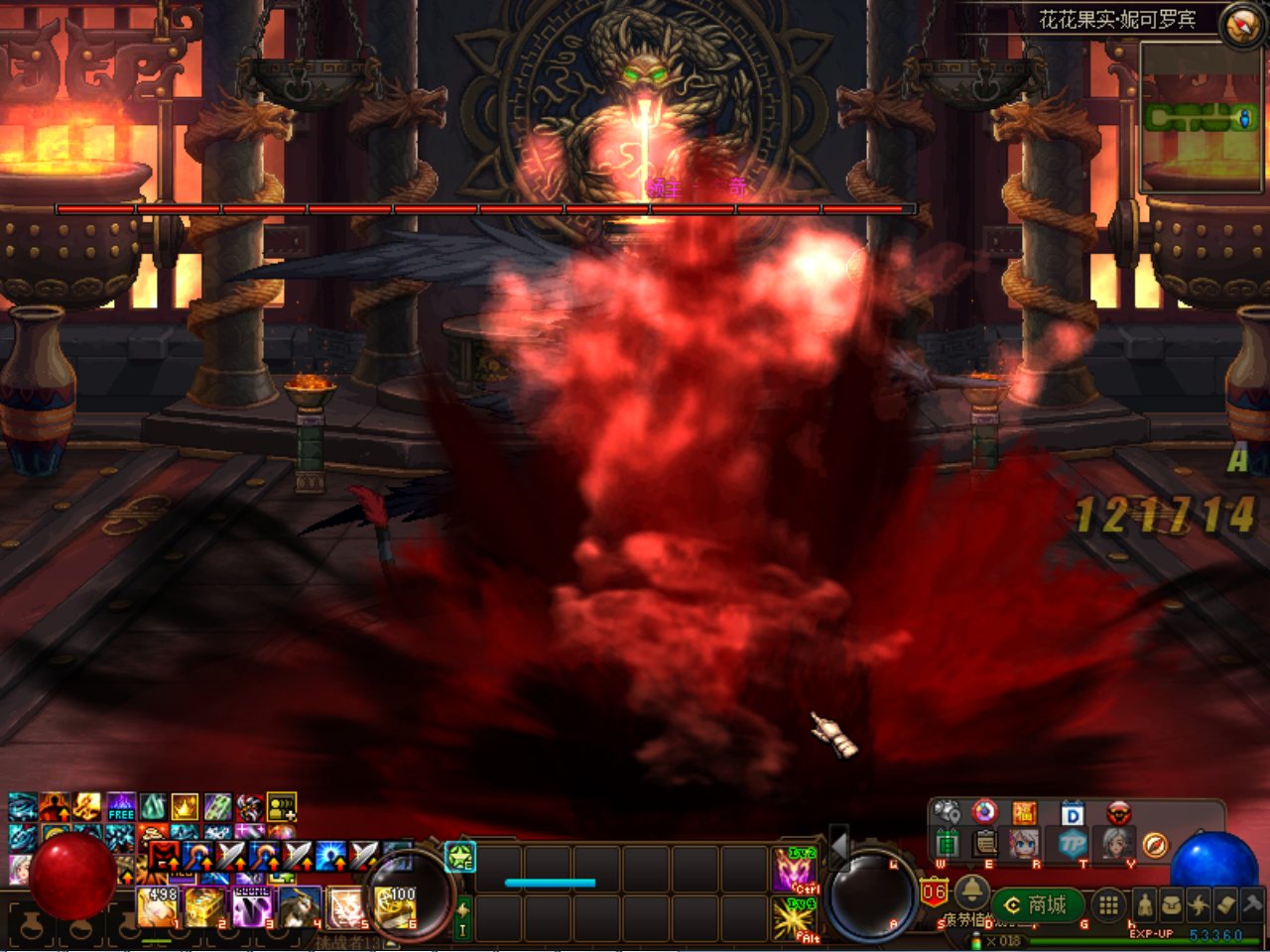Toggle the bell notification alert
The width and height of the screenshot is (1270, 952).
point(971,893)
